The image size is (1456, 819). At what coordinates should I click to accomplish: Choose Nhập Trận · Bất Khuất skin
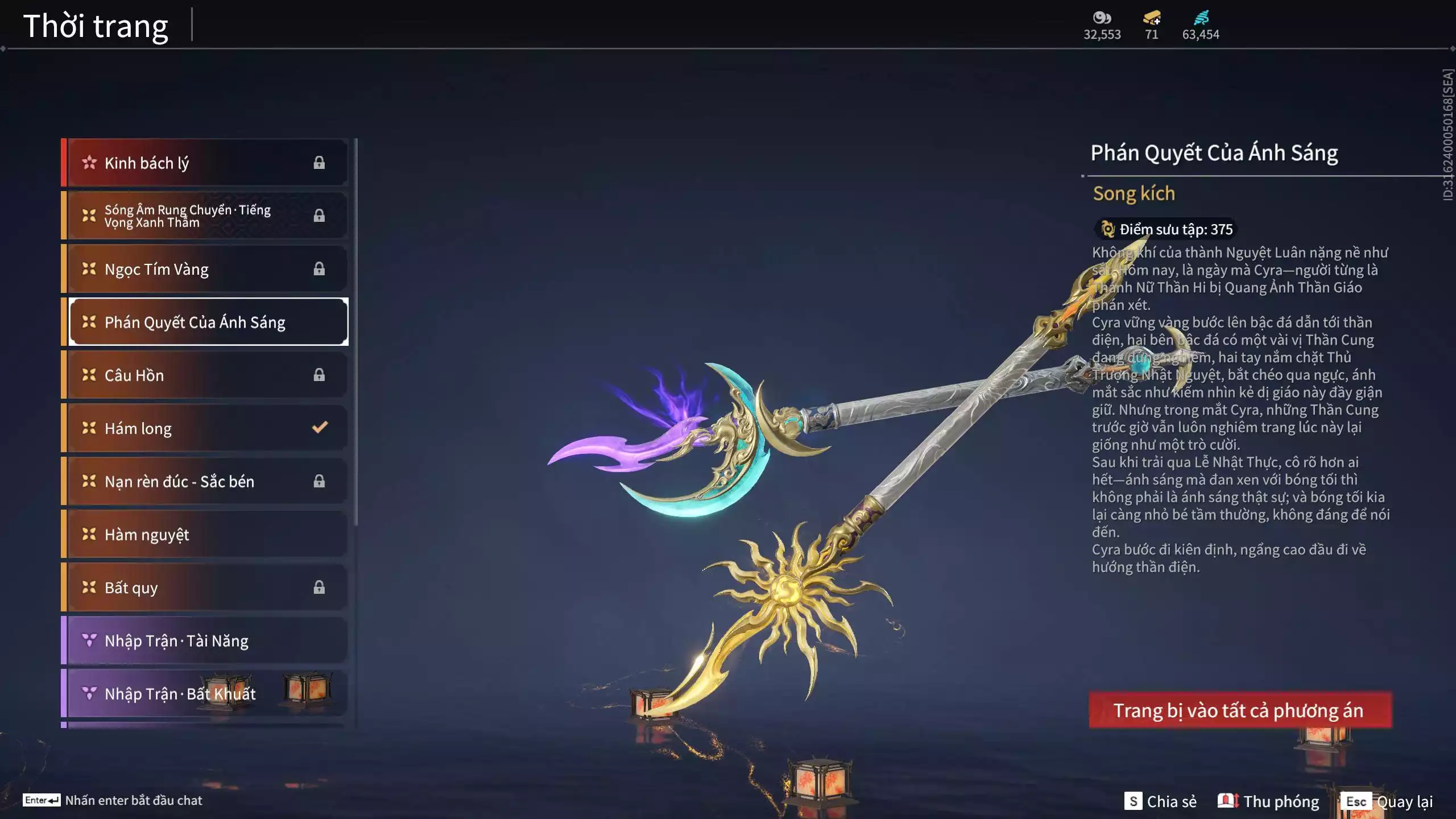(x=205, y=694)
